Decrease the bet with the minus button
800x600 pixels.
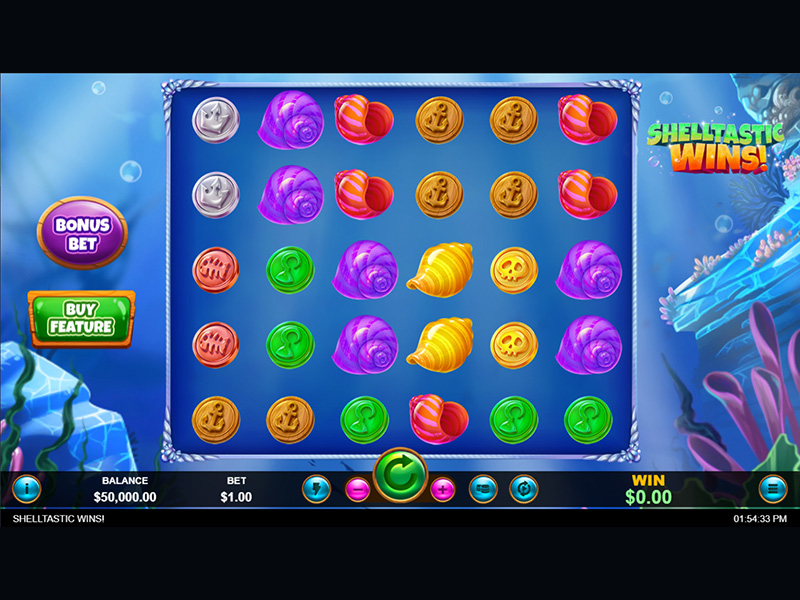(358, 489)
